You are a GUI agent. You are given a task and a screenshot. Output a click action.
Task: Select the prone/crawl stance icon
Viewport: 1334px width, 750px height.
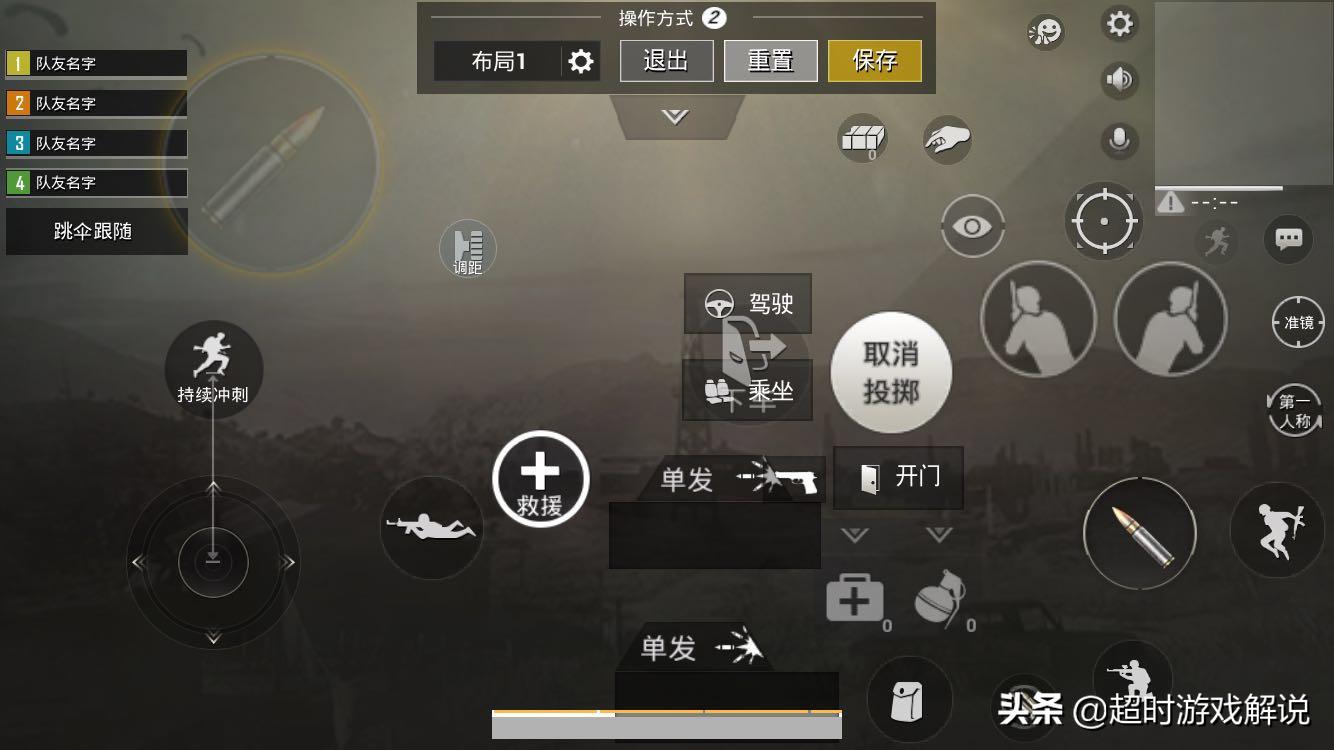(x=431, y=527)
